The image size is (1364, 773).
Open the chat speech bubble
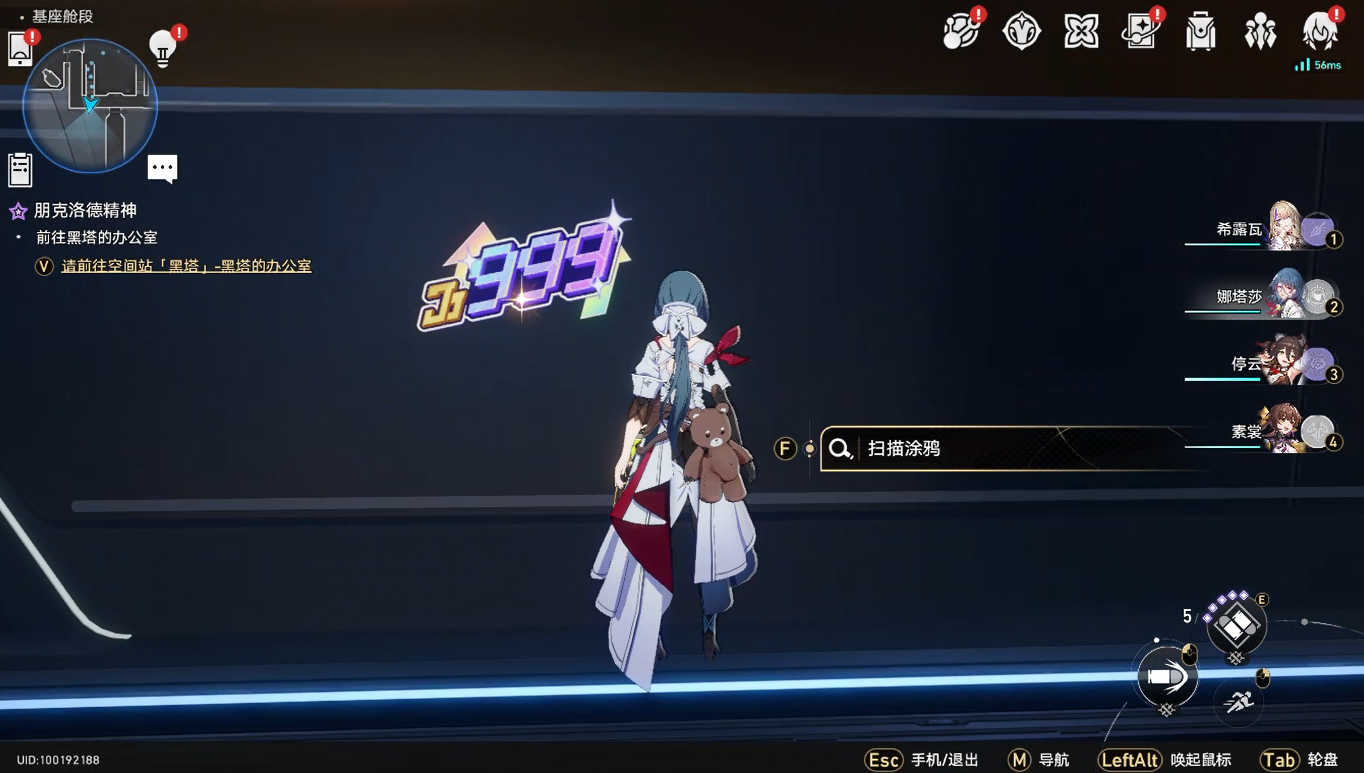pyautogui.click(x=162, y=168)
